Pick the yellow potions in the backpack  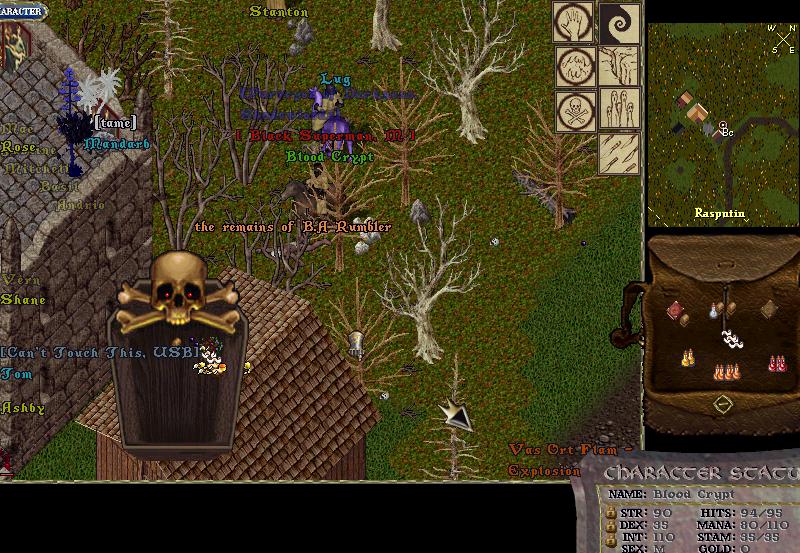coord(688,358)
